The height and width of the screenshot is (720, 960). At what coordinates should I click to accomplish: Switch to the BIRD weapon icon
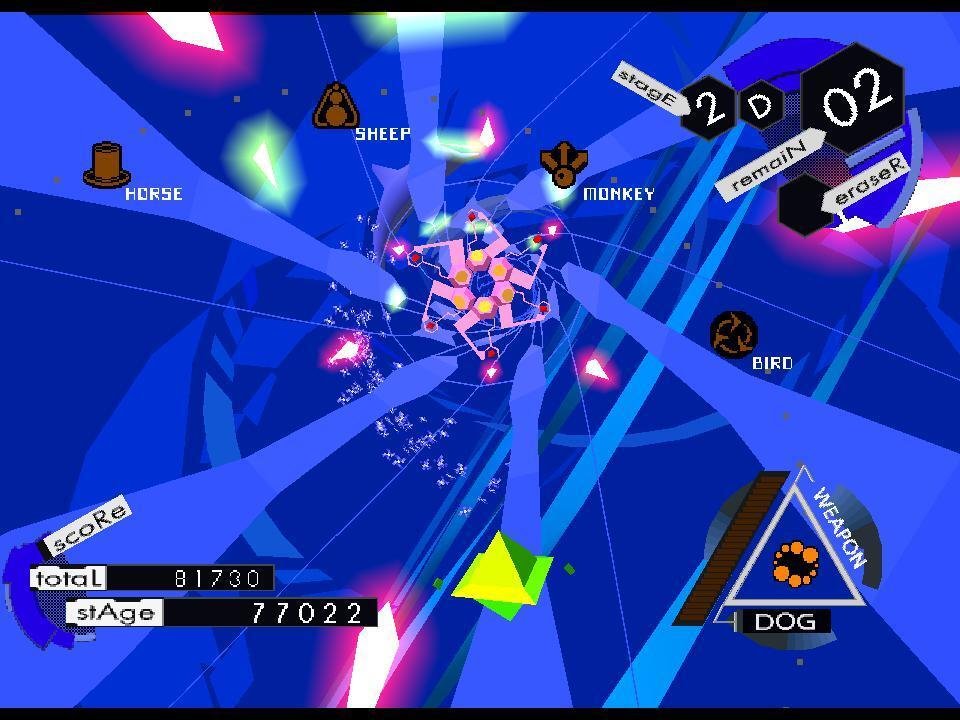[733, 334]
